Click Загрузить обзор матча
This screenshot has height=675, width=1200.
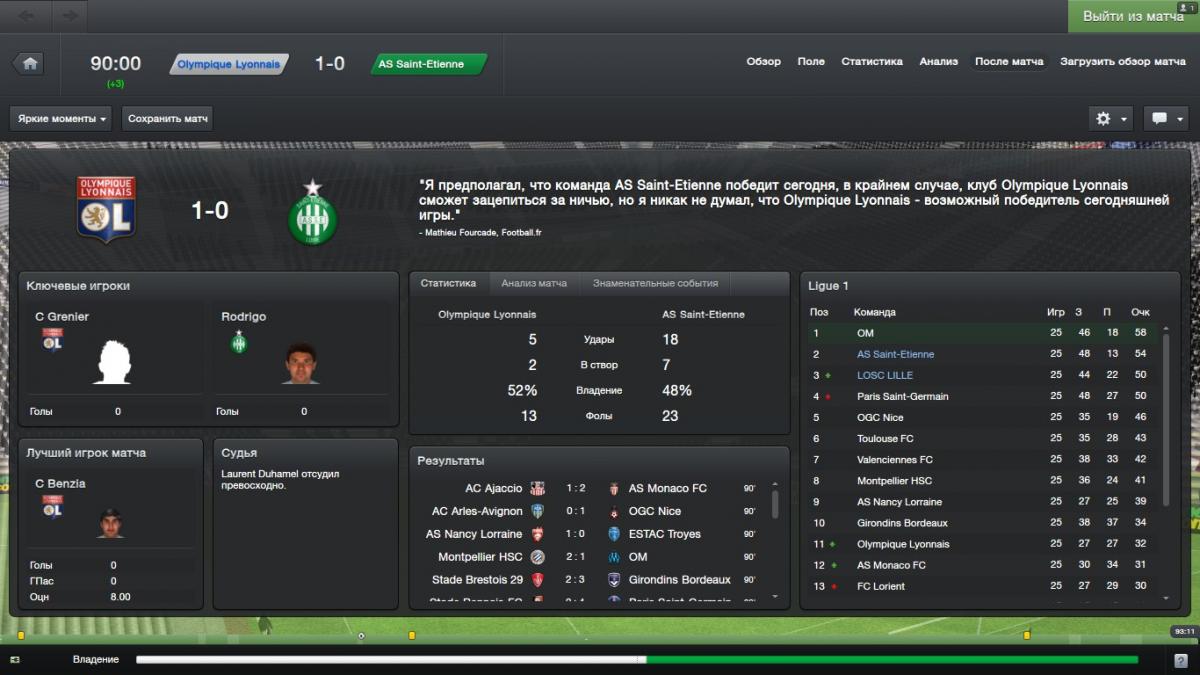coord(1123,62)
